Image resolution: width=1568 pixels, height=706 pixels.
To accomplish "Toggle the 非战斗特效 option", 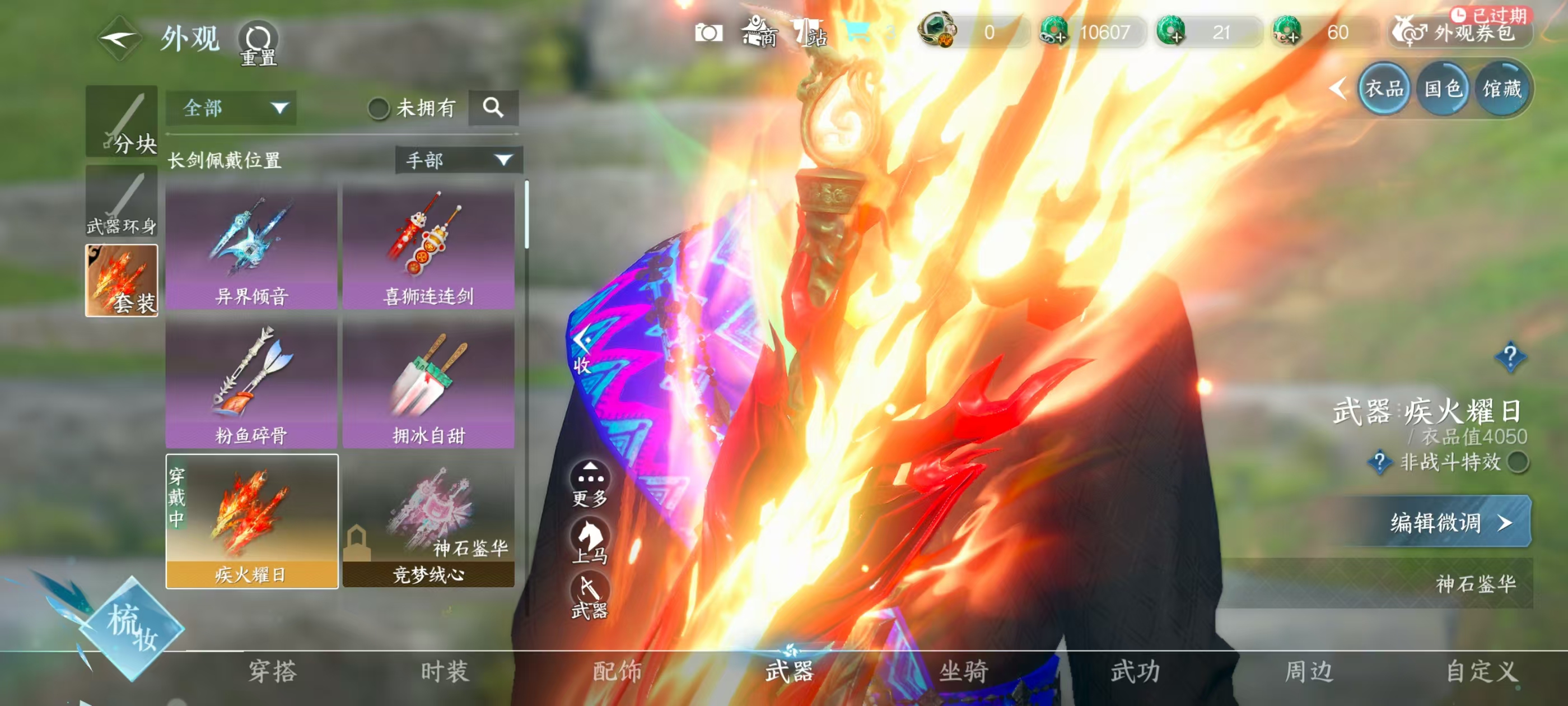I will coord(1518,462).
